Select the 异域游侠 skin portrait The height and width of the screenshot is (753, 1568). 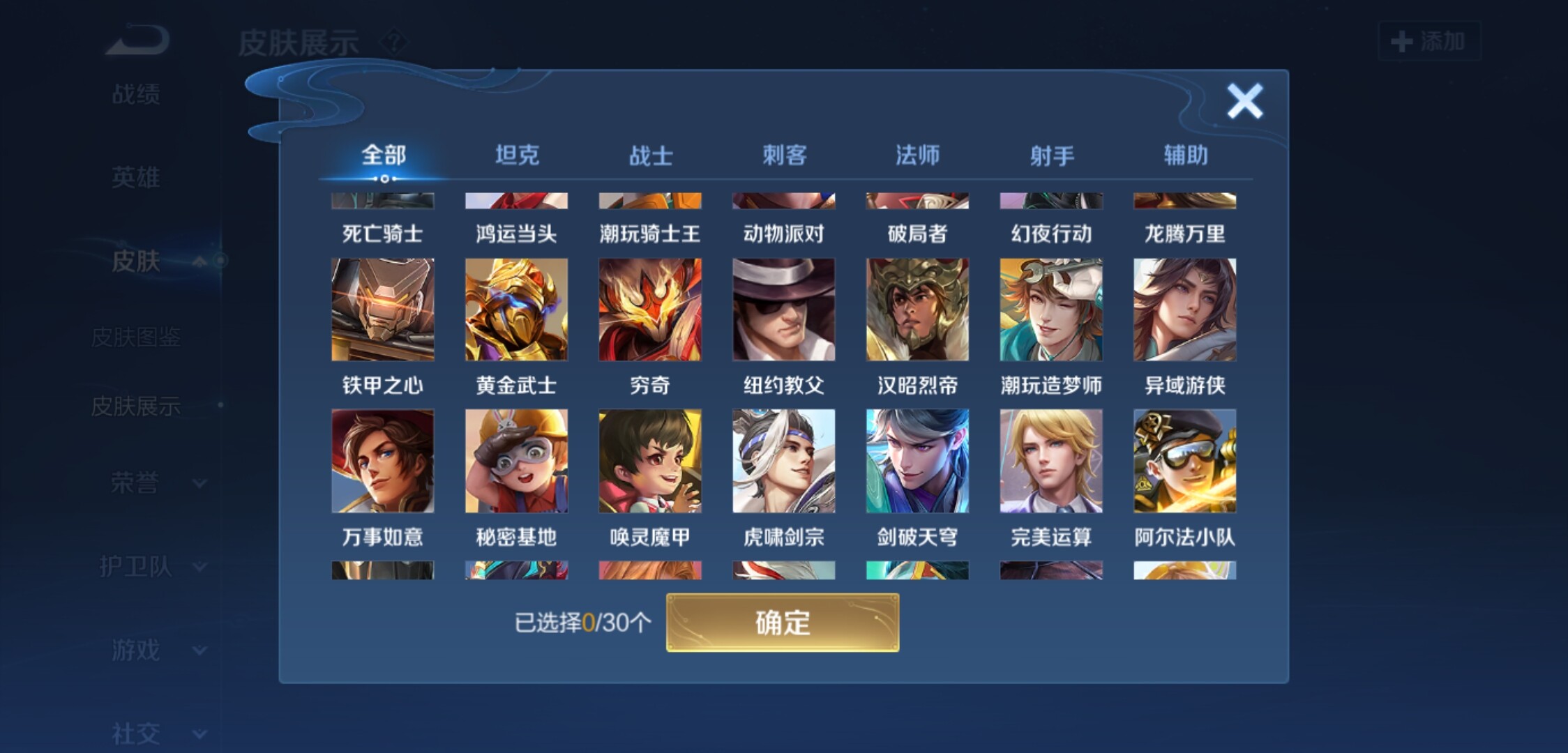[x=1184, y=310]
